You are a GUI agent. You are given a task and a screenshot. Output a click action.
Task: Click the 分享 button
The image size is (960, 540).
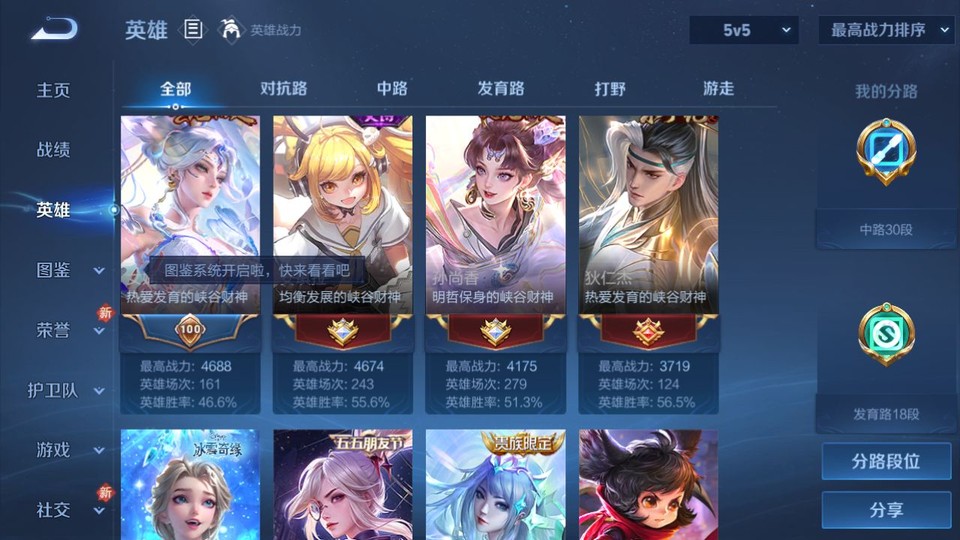point(886,510)
